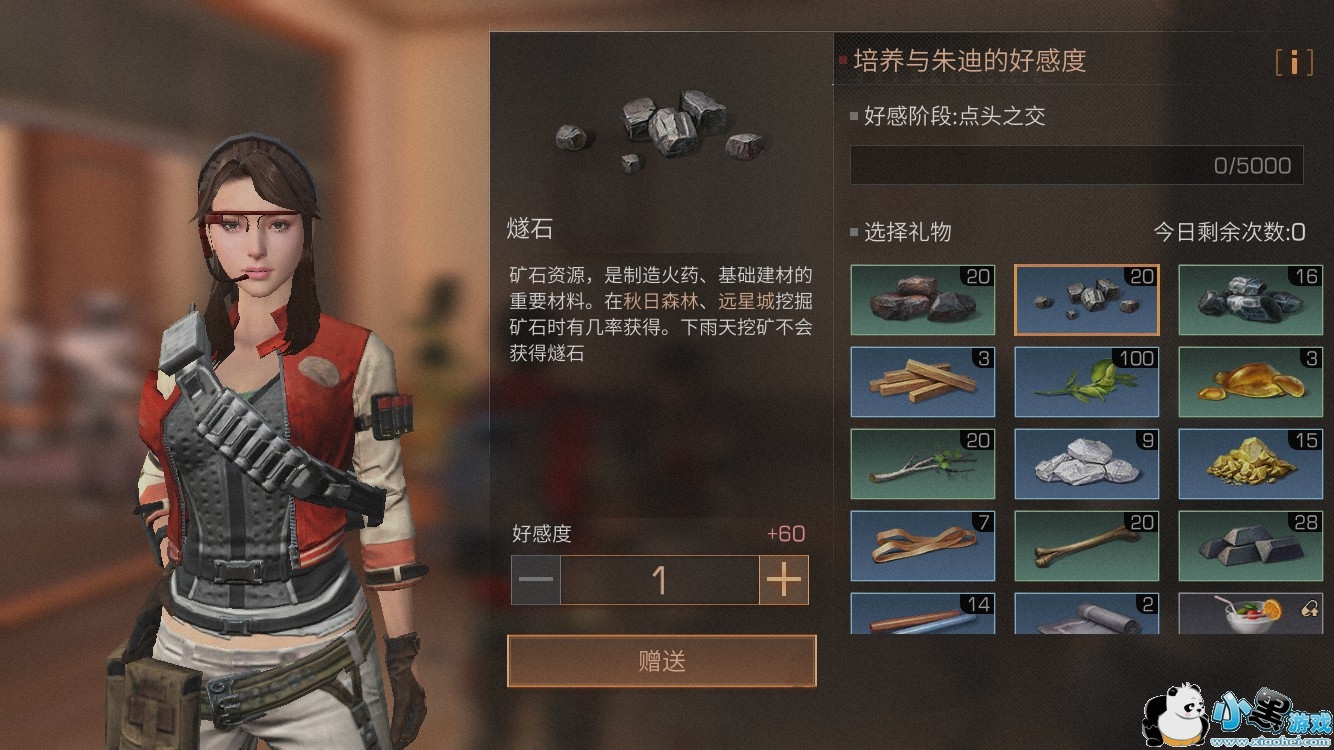Select the bluish-grey ore with count 16
This screenshot has height=750, width=1334.
tap(1250, 300)
